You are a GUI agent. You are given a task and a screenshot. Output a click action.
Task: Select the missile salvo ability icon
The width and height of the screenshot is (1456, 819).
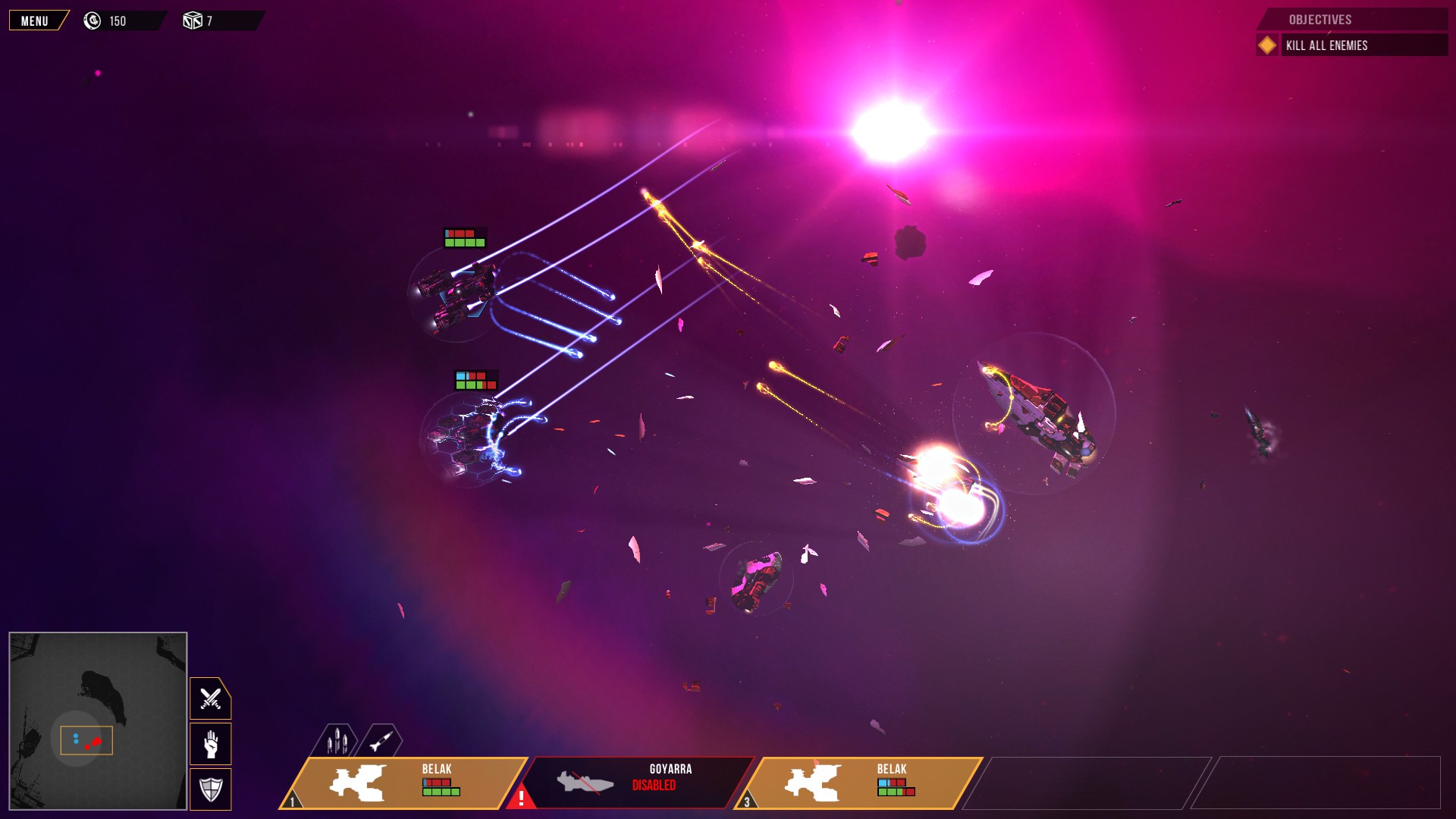[339, 739]
